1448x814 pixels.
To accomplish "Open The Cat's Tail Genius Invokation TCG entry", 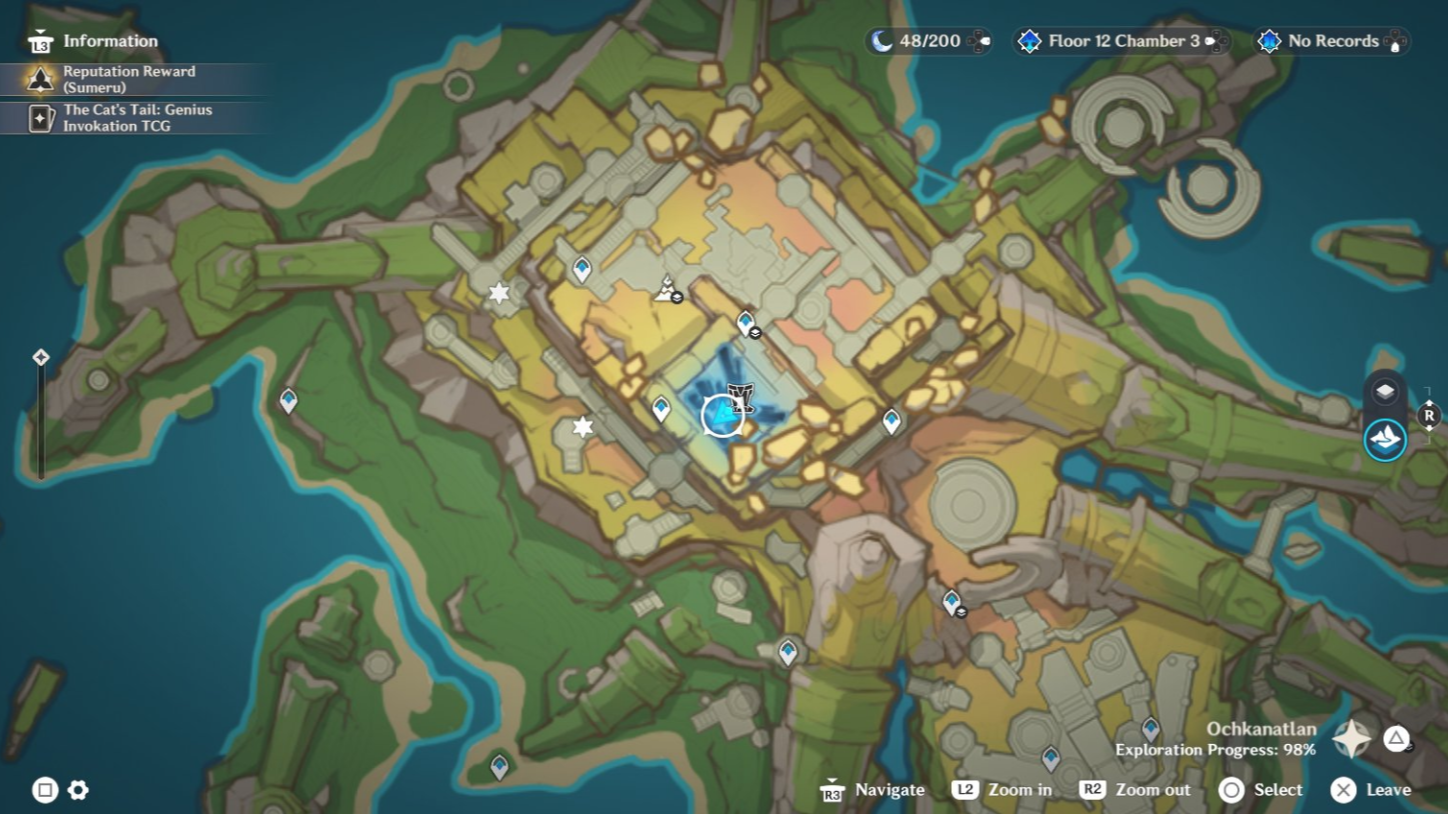I will pyautogui.click(x=136, y=118).
